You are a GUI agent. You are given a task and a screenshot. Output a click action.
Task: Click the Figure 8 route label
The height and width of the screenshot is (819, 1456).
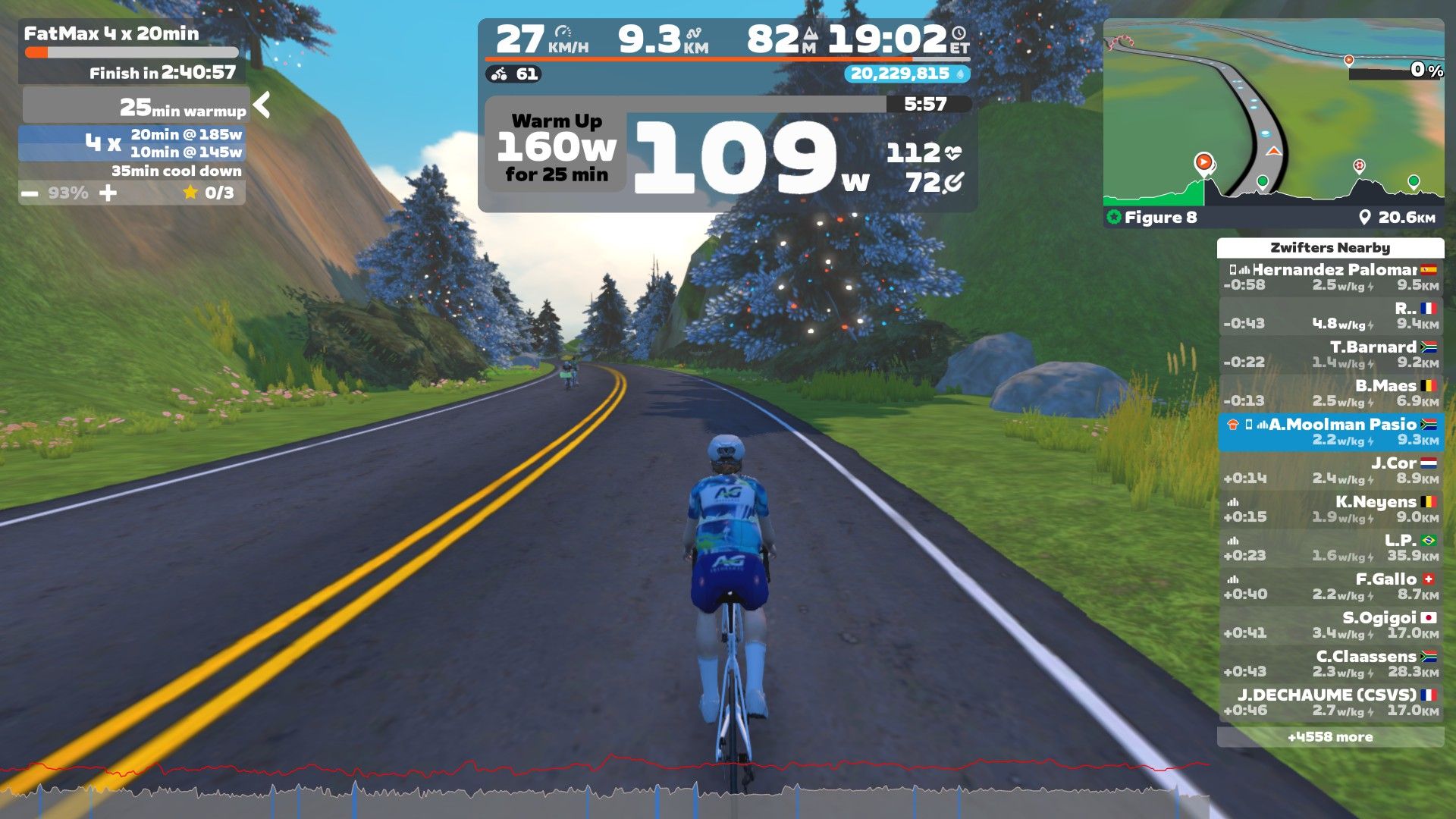point(1160,218)
